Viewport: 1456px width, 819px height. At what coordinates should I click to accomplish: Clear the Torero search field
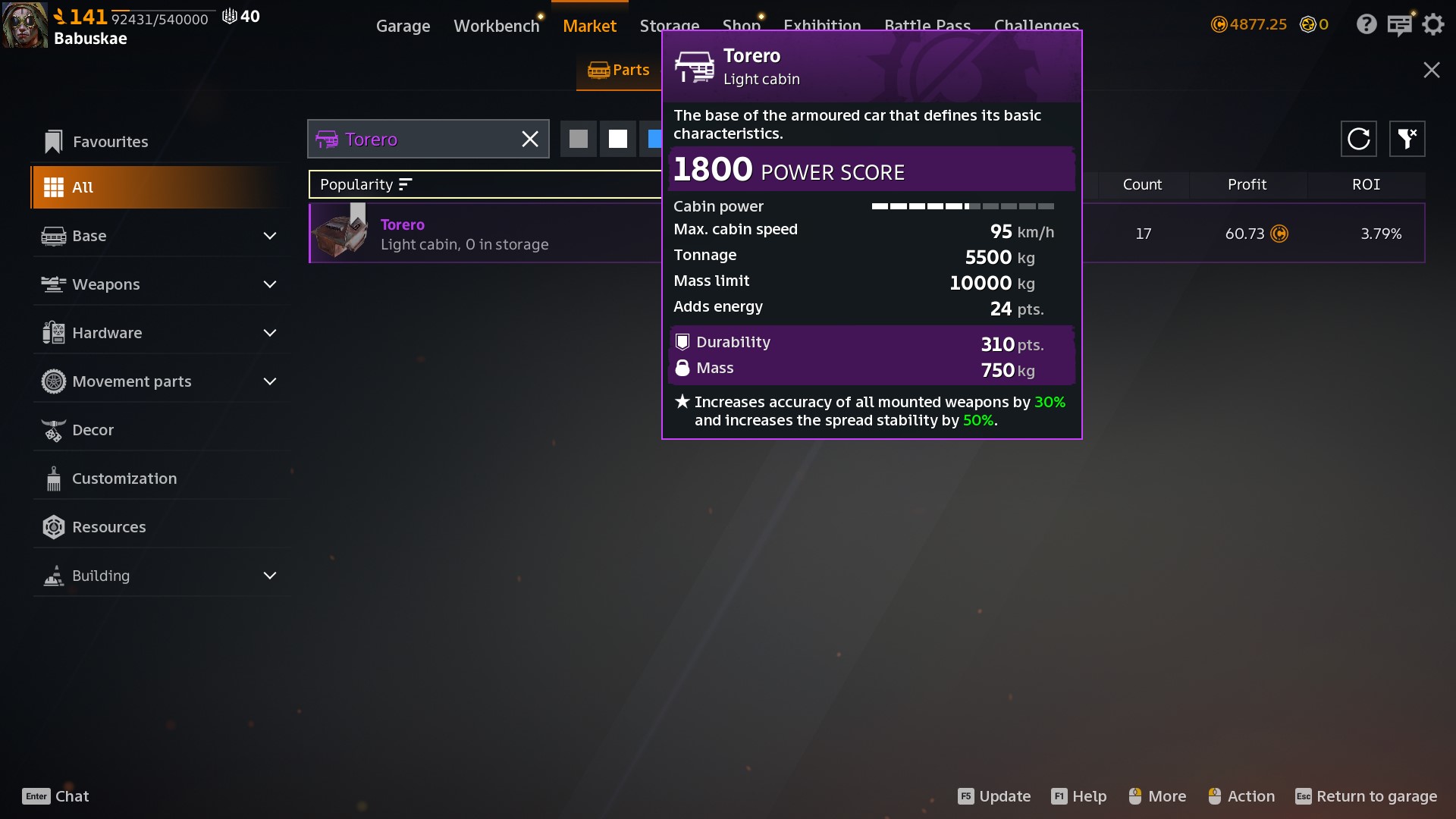point(530,140)
